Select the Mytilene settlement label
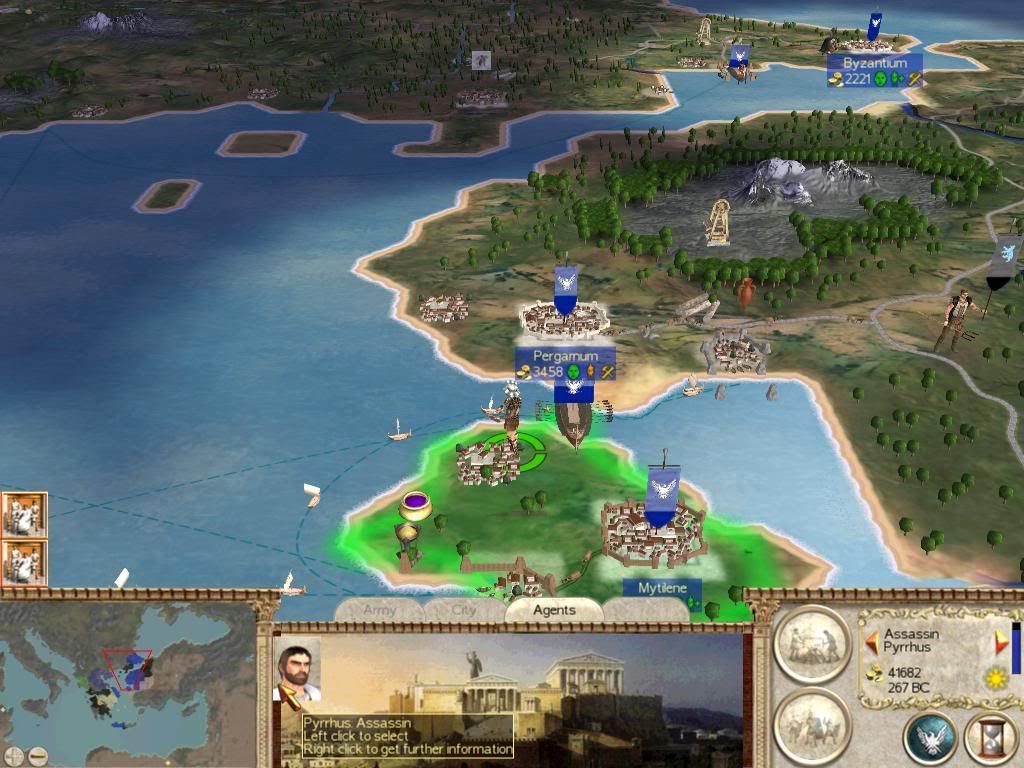This screenshot has width=1024, height=768. click(x=662, y=588)
